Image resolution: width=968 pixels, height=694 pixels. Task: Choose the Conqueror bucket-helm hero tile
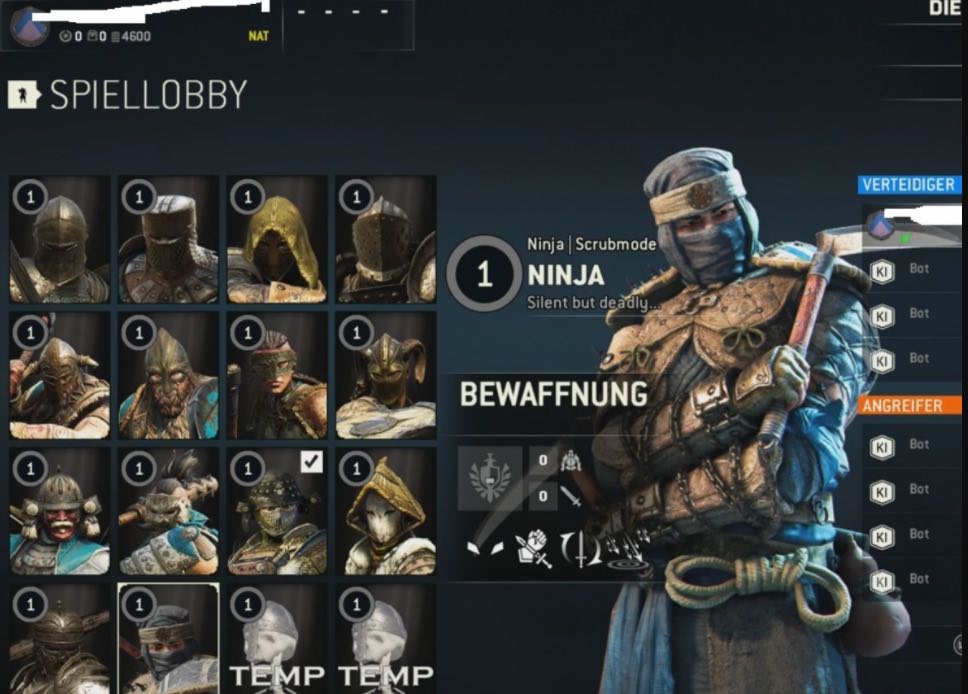(168, 239)
